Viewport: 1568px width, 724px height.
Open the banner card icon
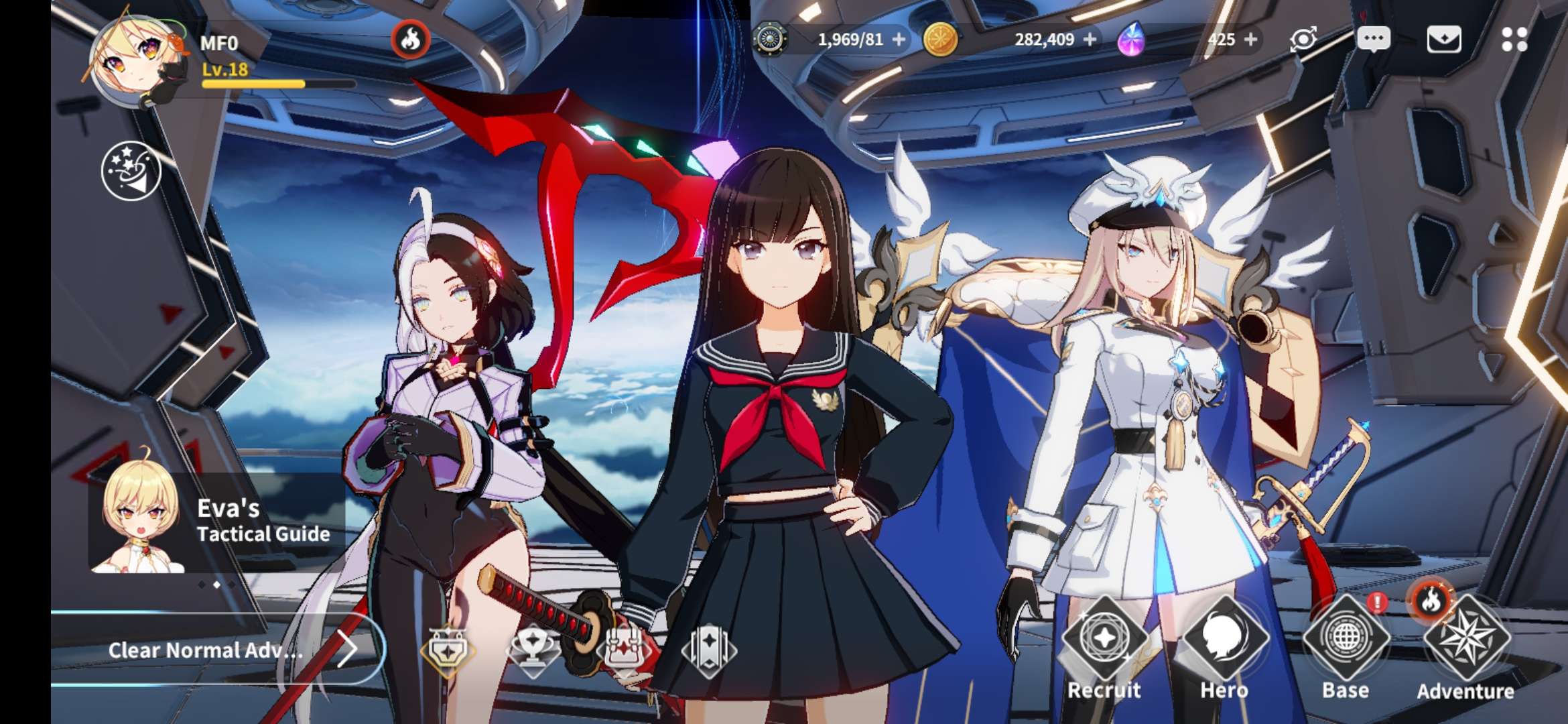coord(708,649)
